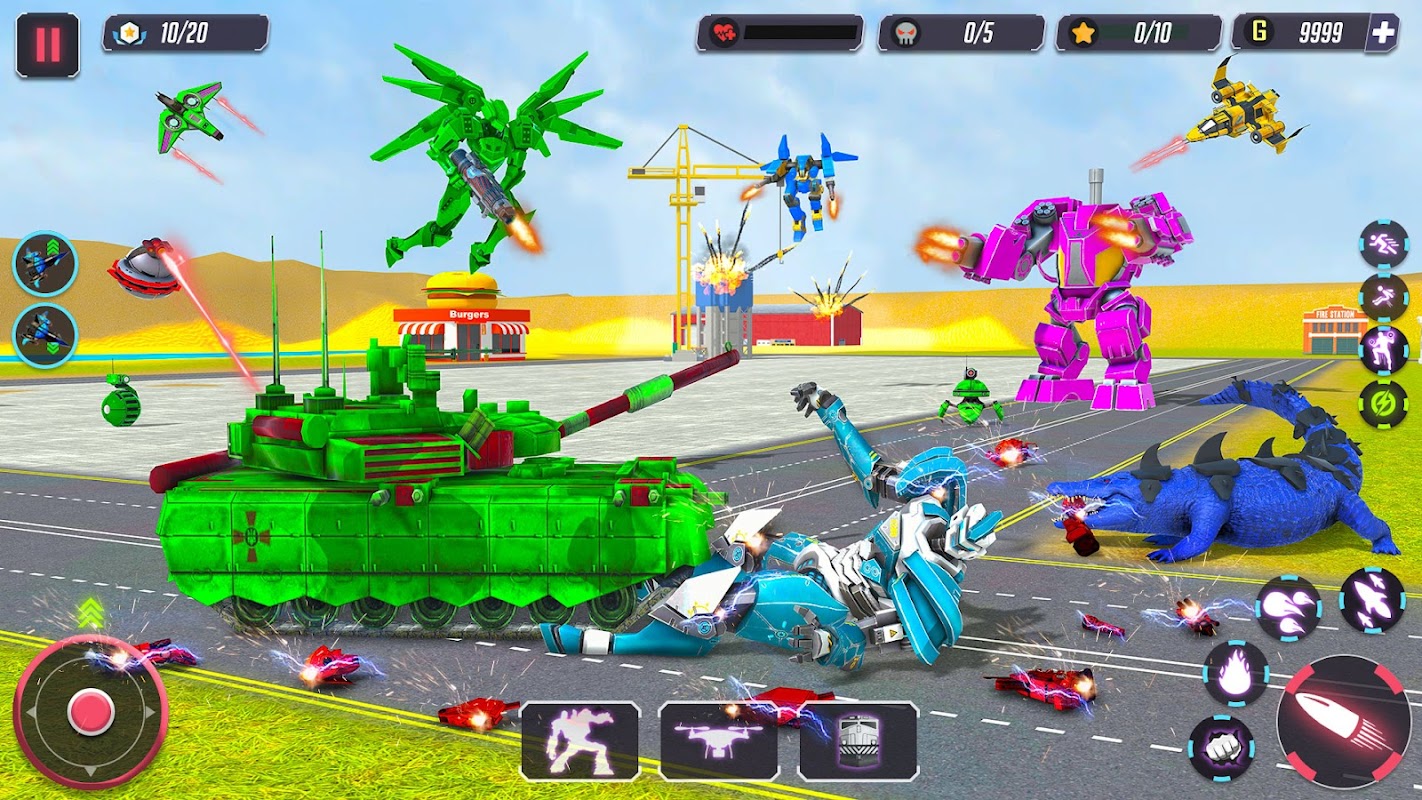The height and width of the screenshot is (800, 1422).
Task: Tap the jet descend button
Action: [x=45, y=336]
